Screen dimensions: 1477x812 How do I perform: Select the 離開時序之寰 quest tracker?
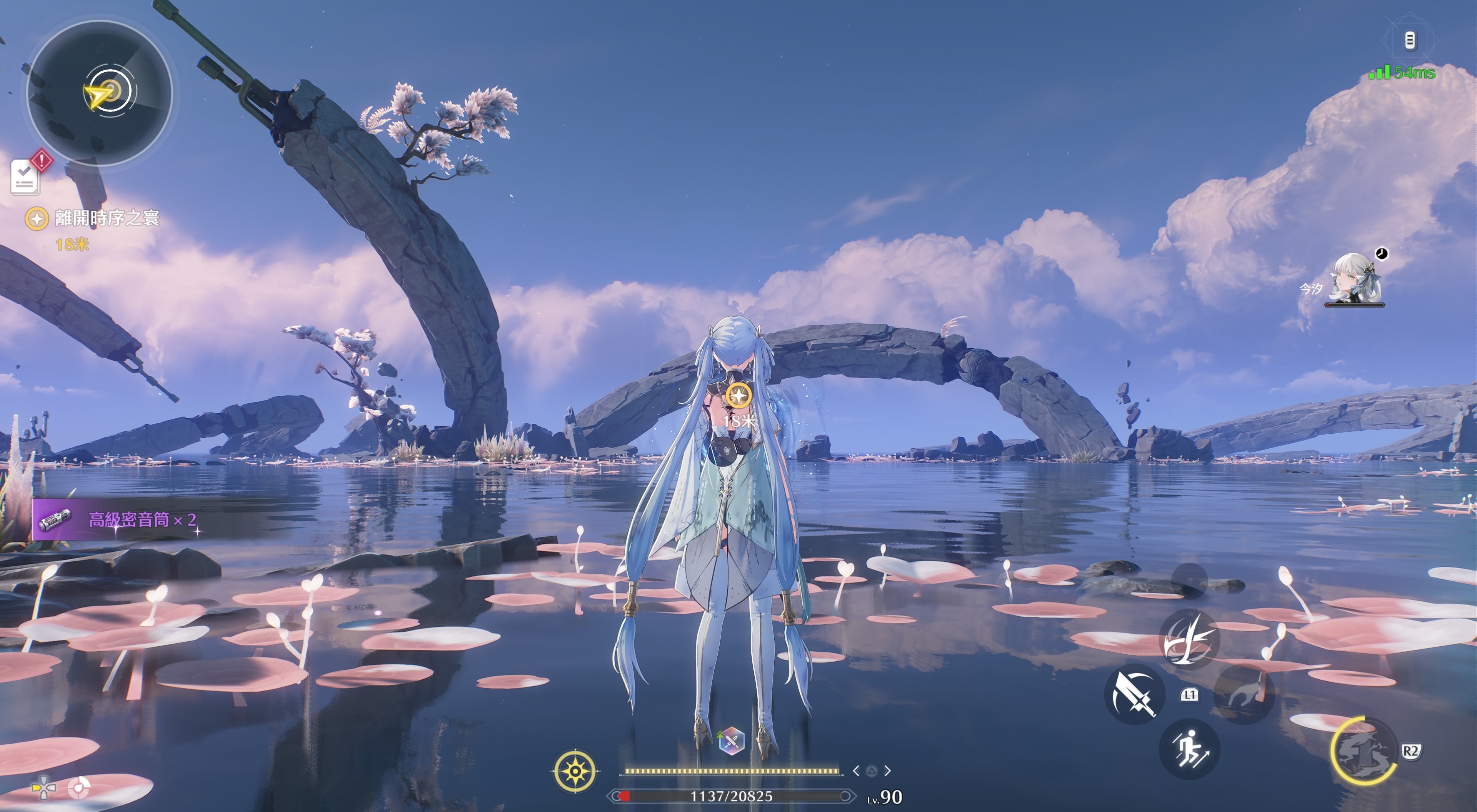click(x=107, y=218)
